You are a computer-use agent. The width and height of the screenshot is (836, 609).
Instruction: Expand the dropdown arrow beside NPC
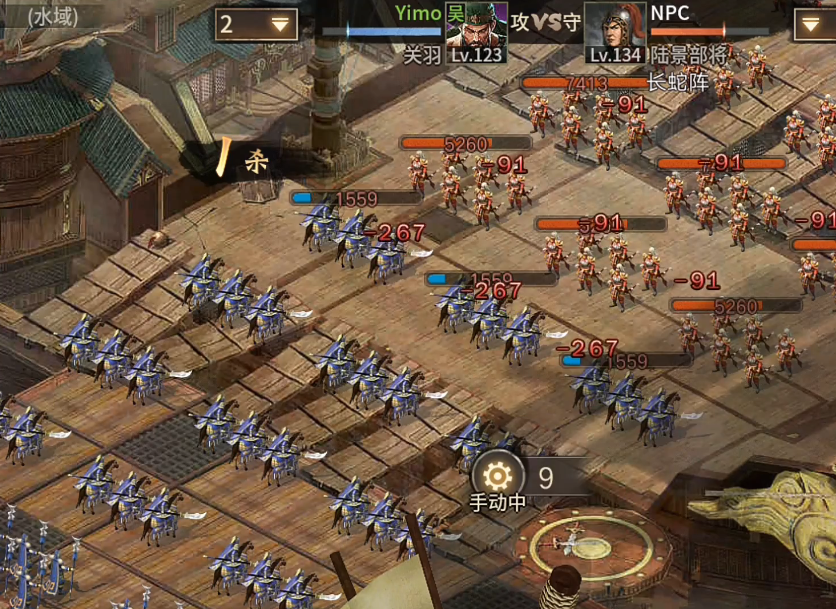coord(813,24)
